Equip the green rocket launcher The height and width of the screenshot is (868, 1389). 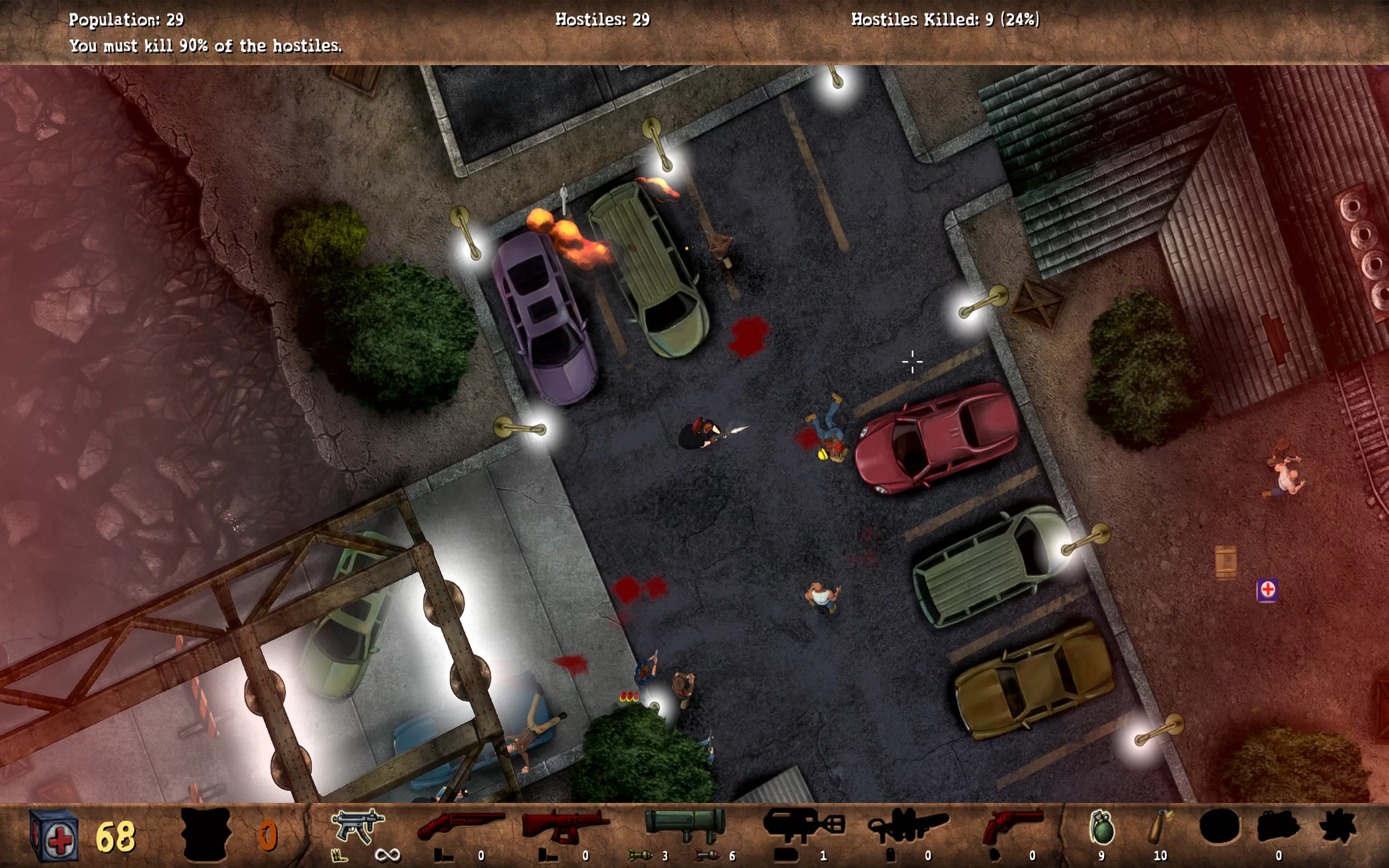(685, 825)
